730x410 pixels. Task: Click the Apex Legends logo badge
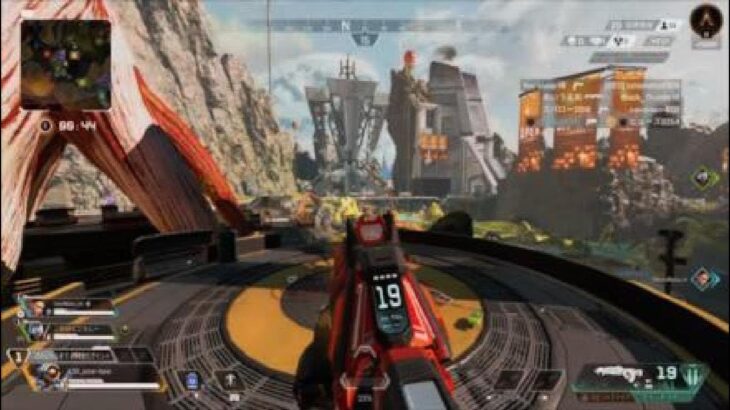[x=707, y=21]
